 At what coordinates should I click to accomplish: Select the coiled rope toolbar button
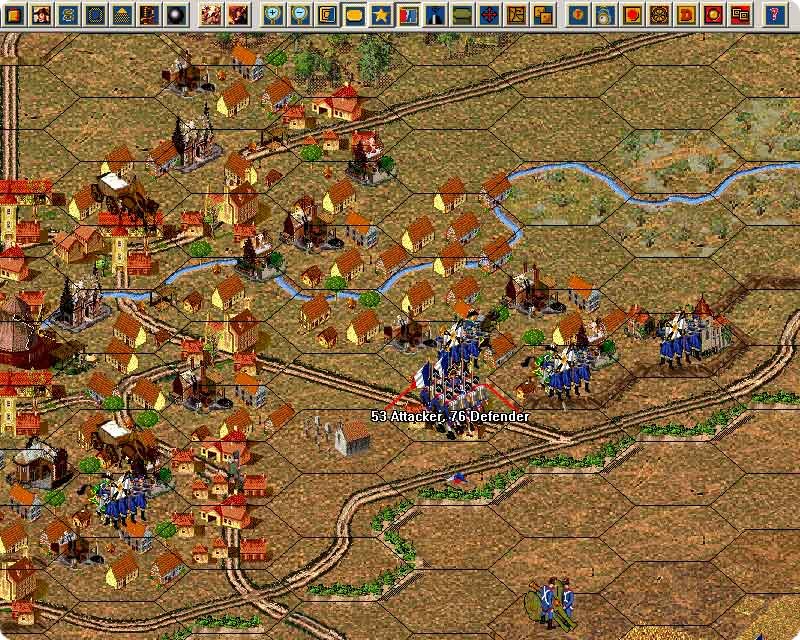click(x=68, y=14)
